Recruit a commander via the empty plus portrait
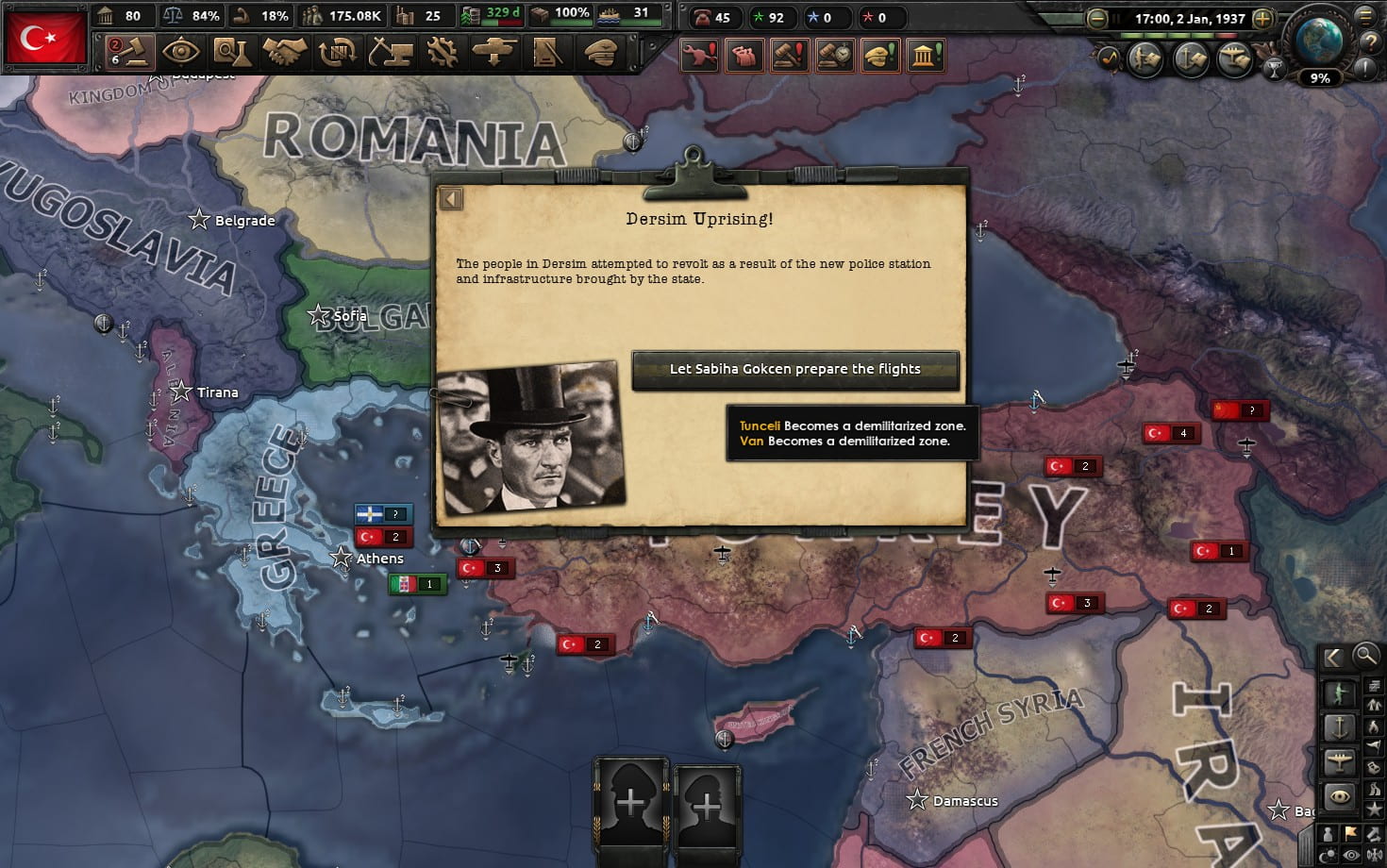Image resolution: width=1387 pixels, height=868 pixels. pos(630,804)
